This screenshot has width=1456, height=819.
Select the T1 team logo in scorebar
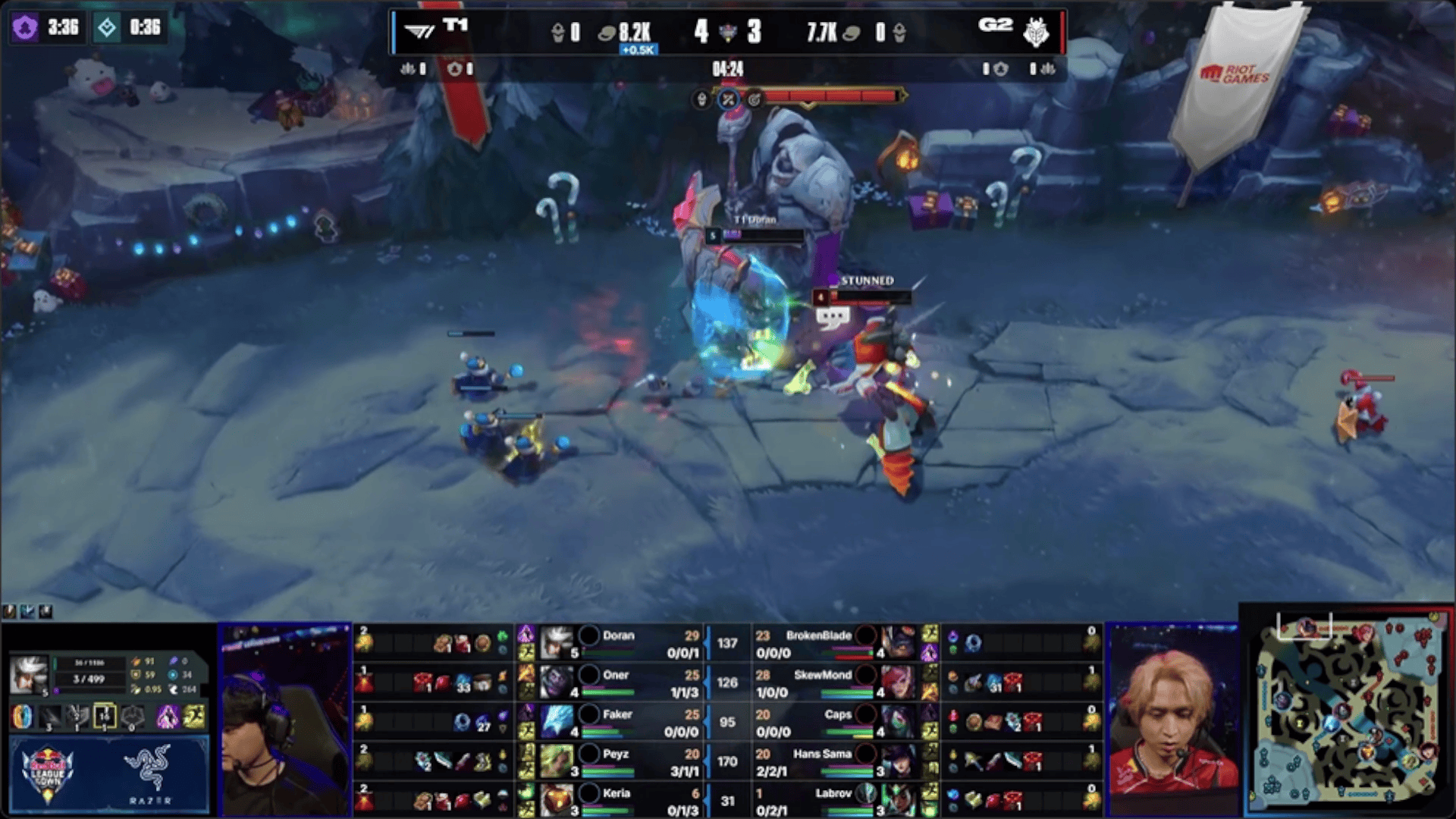coord(419,31)
